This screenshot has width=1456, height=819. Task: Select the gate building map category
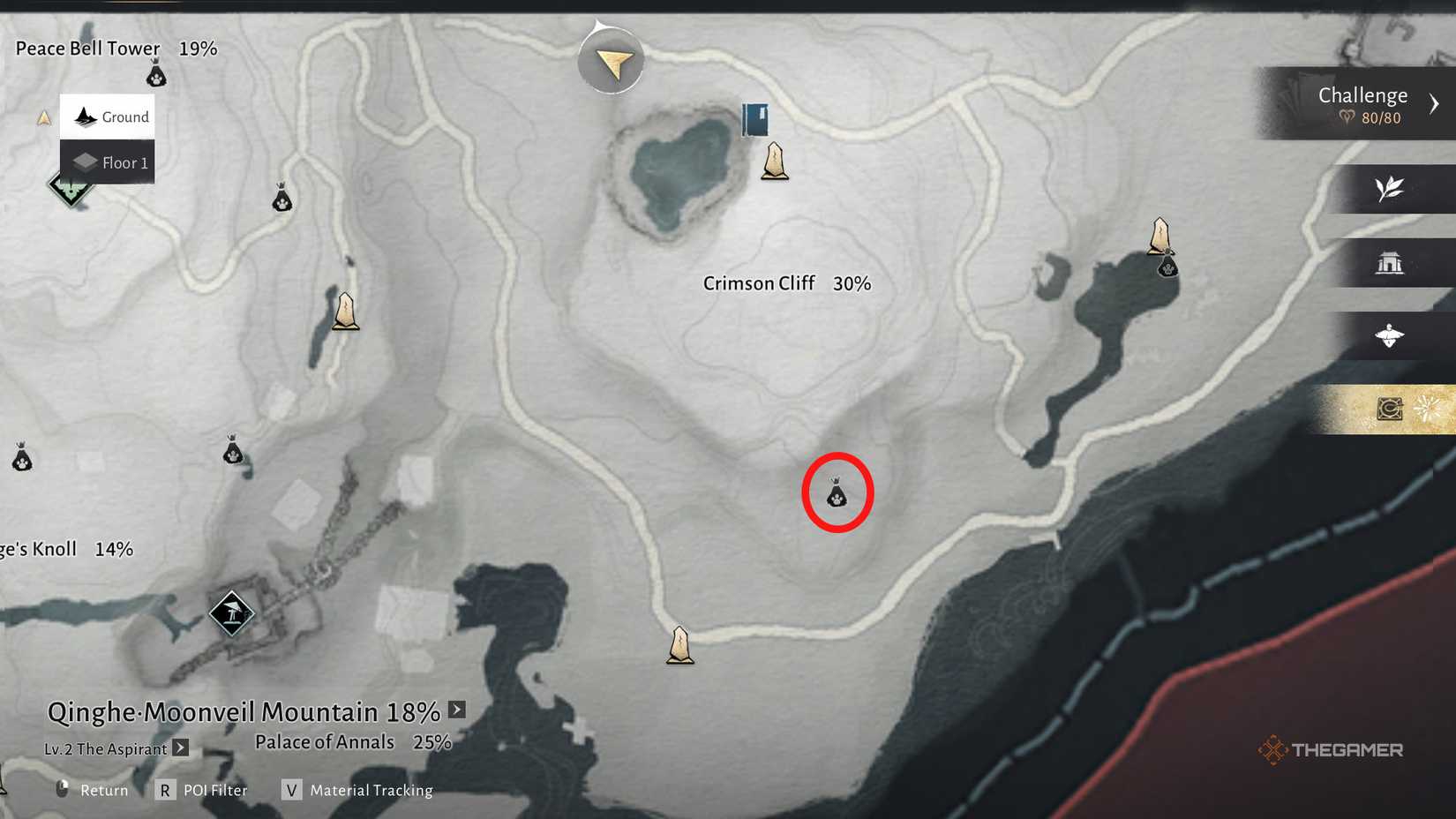pyautogui.click(x=1389, y=262)
